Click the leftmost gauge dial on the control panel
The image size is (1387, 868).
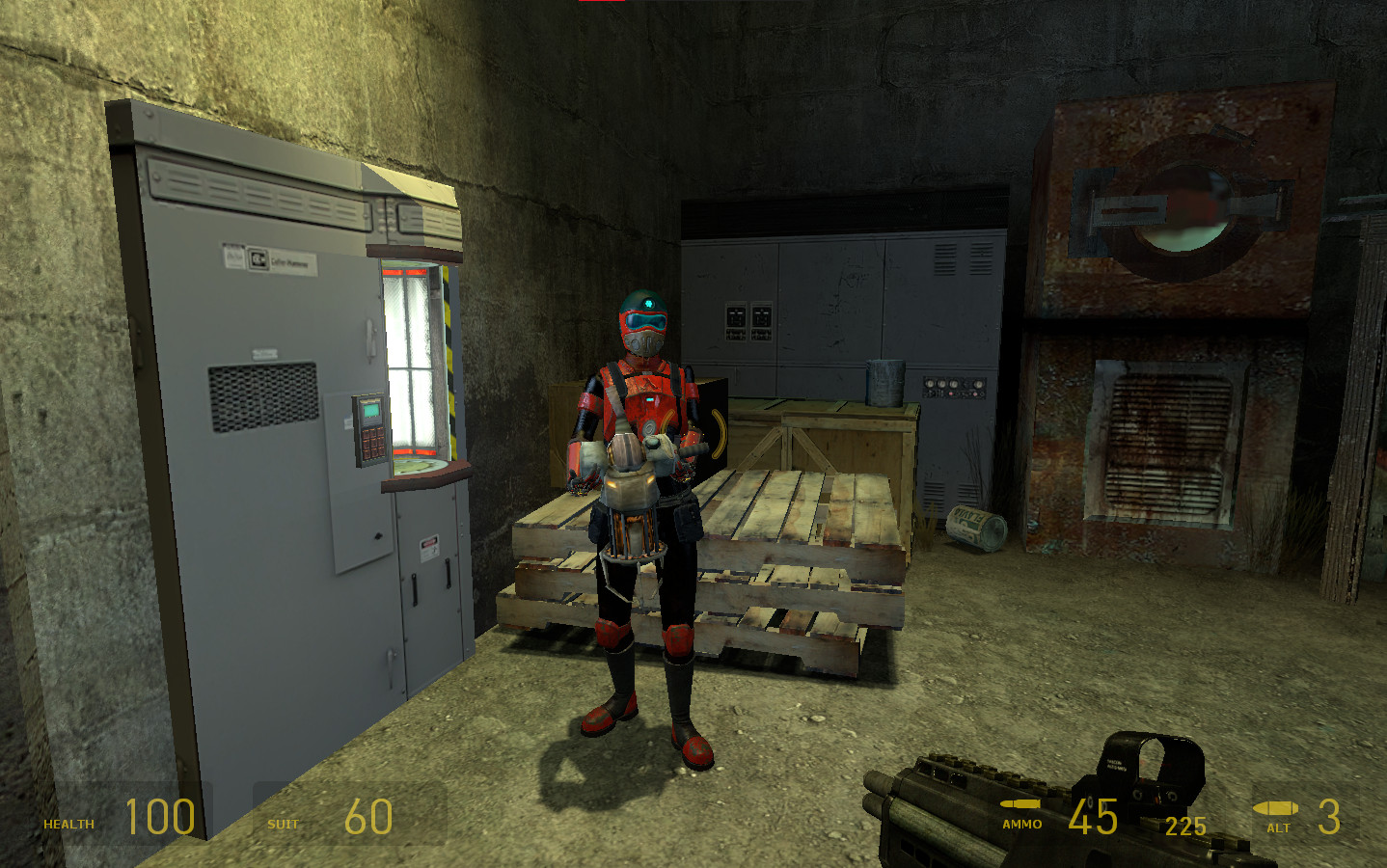[x=930, y=385]
